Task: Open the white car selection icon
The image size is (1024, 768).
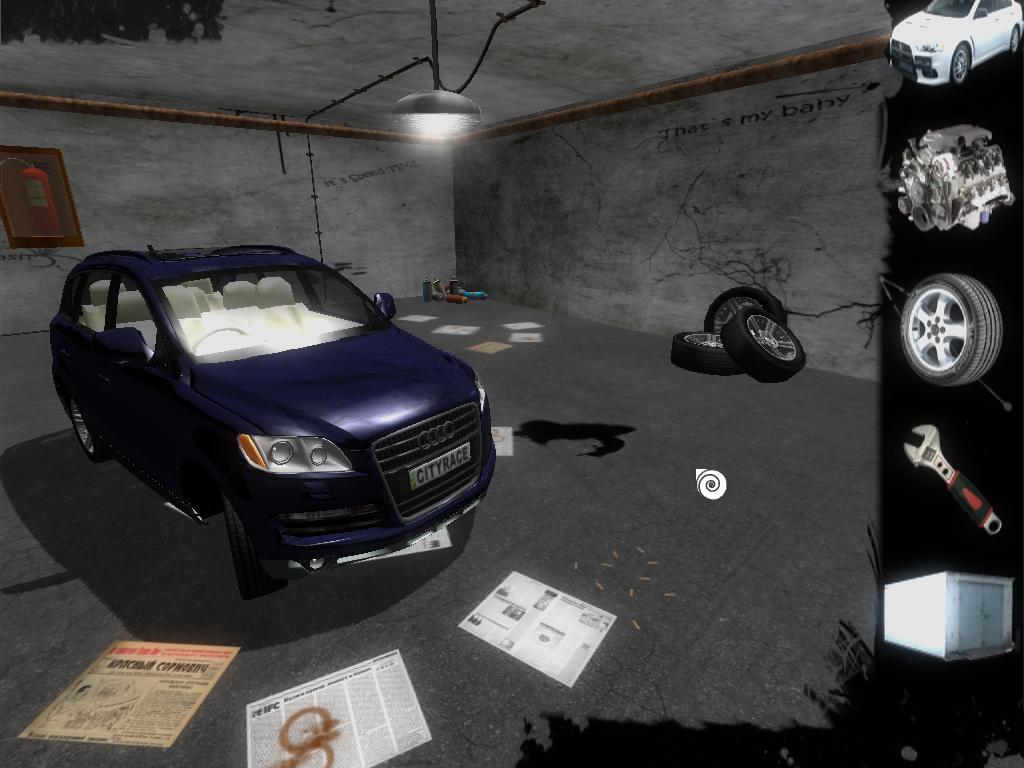Action: (x=953, y=40)
